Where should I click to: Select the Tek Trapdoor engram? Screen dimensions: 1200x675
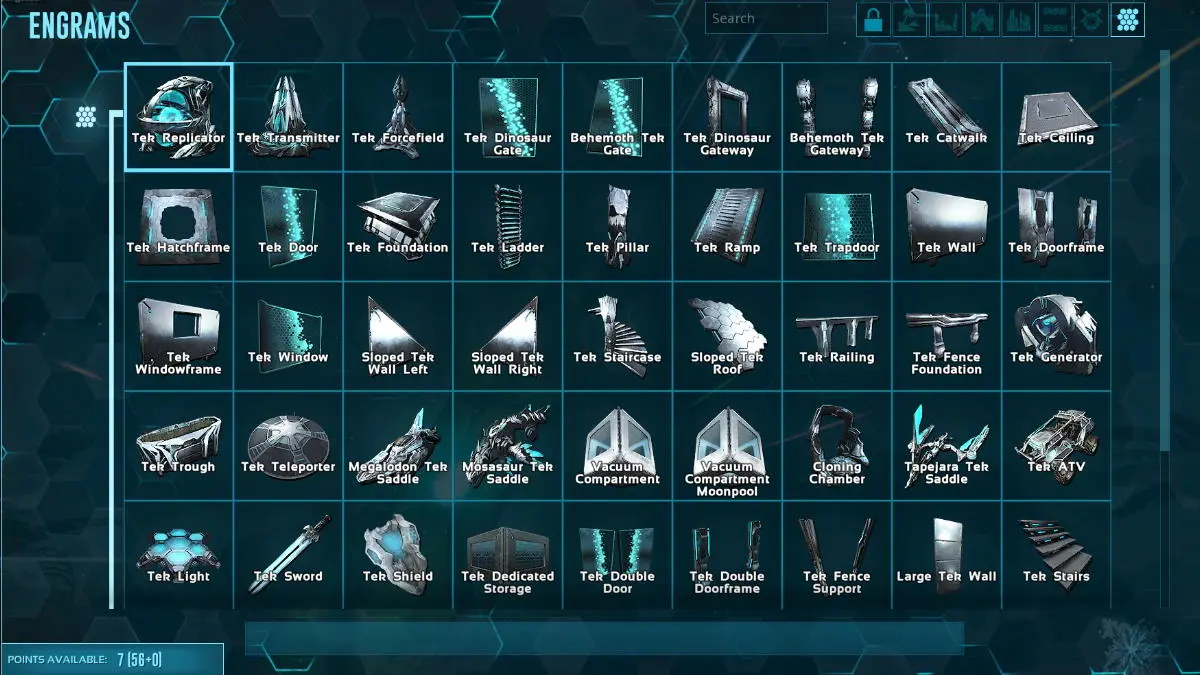837,227
